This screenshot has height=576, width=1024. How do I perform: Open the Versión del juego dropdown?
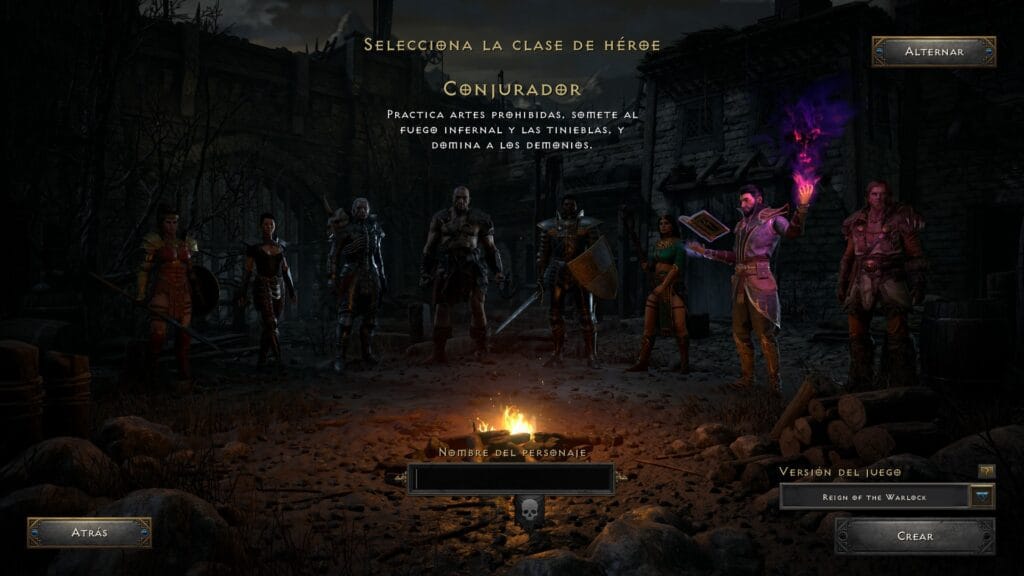click(982, 496)
